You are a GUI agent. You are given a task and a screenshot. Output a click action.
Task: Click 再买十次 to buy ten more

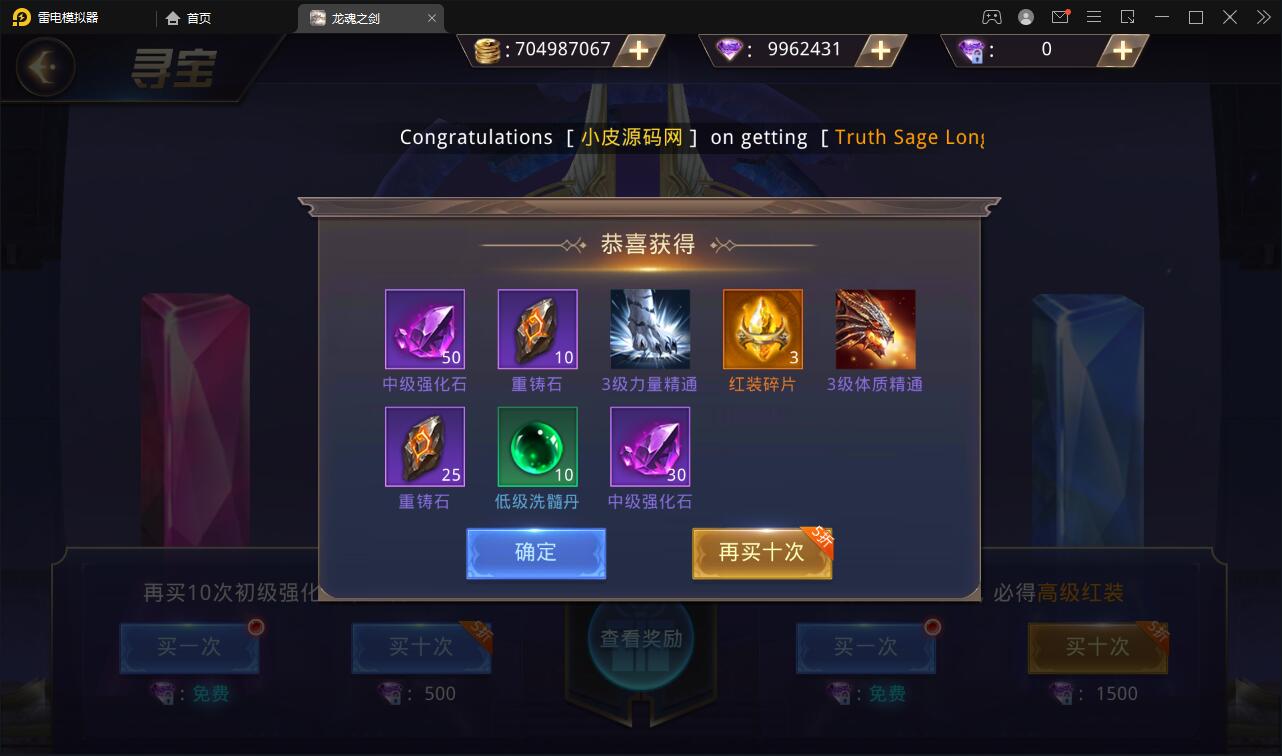click(x=761, y=553)
